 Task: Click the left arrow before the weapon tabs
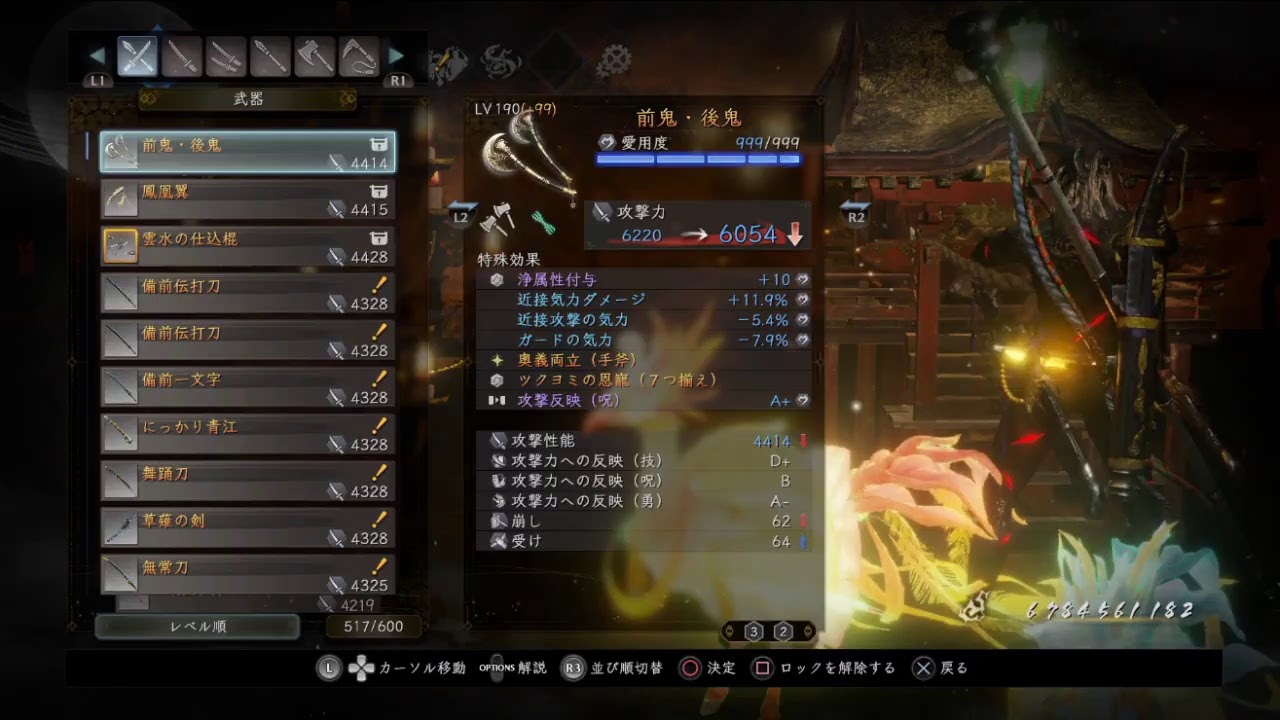(x=97, y=56)
